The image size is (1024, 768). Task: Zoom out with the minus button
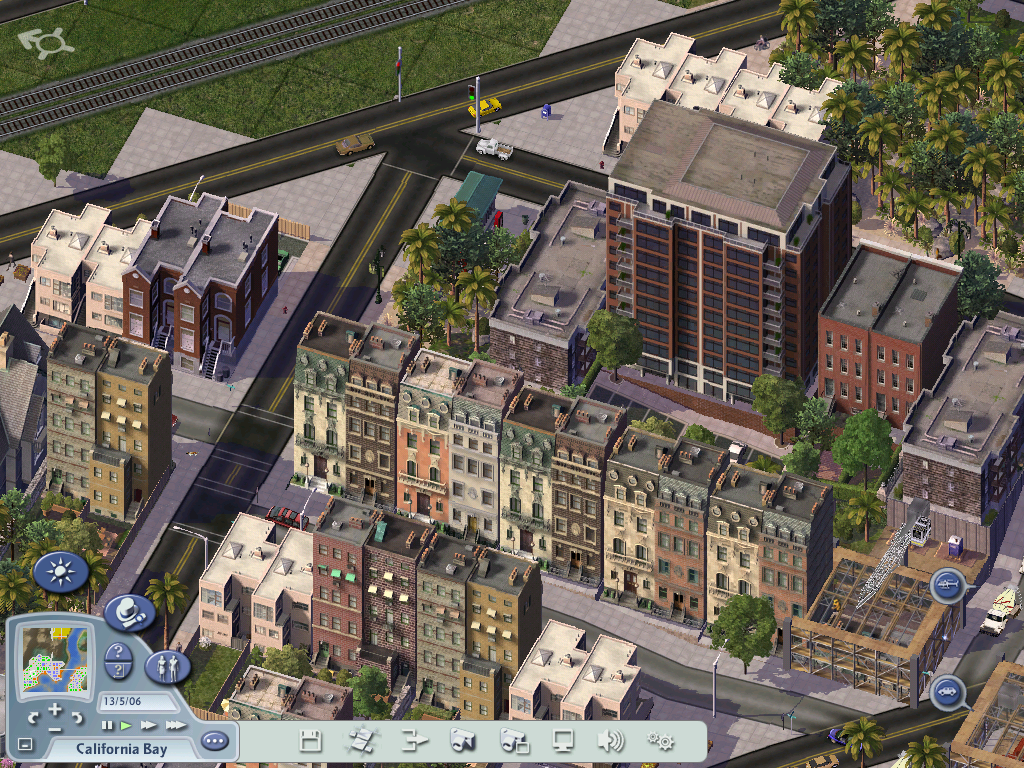[x=55, y=730]
